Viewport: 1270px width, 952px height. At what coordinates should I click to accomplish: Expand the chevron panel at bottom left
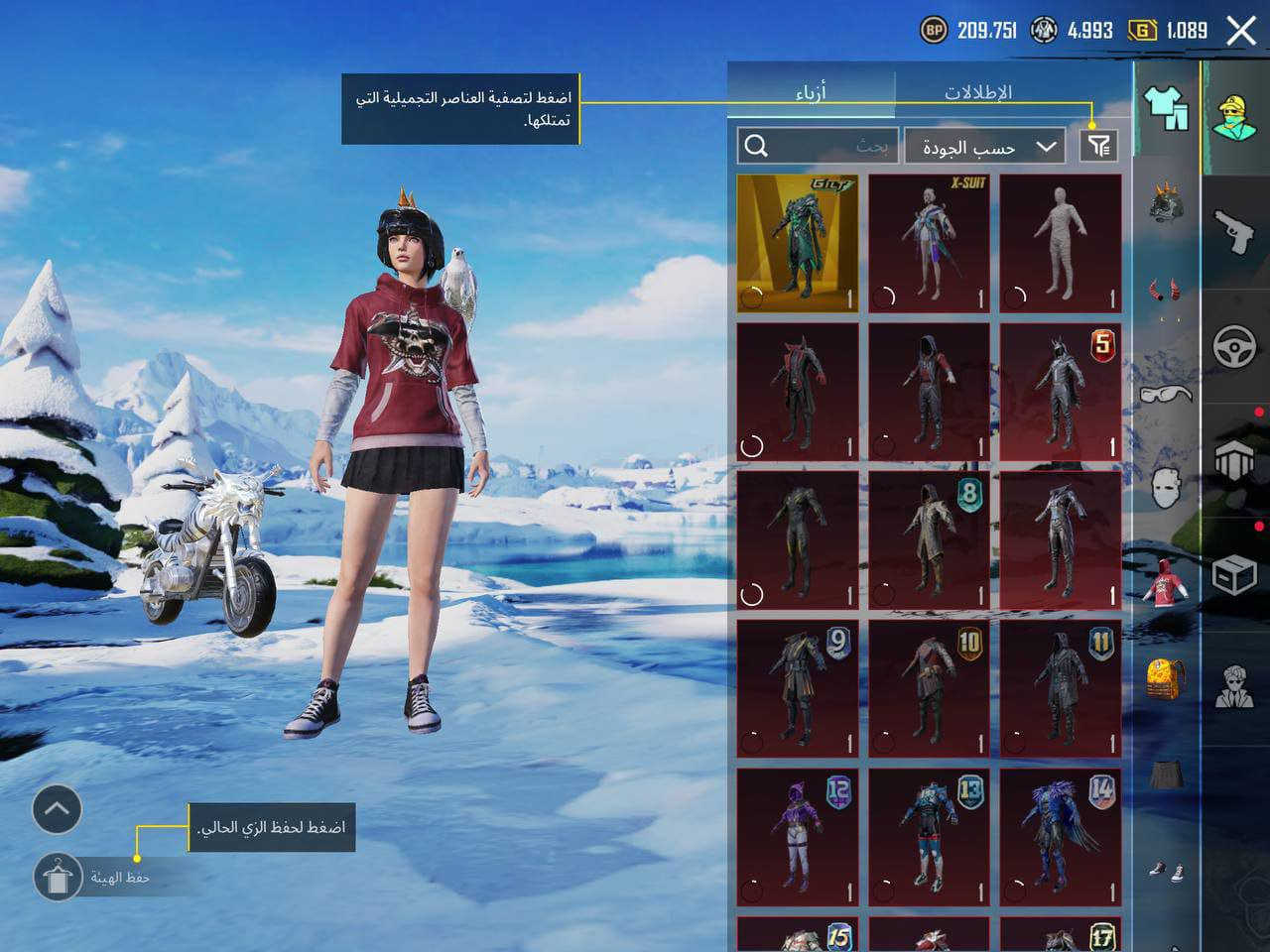tap(57, 809)
